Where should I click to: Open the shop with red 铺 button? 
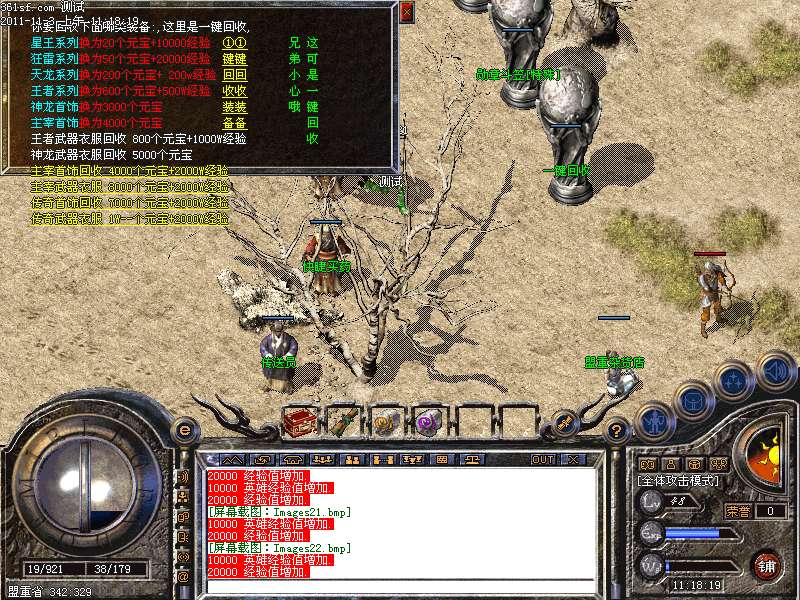[766, 565]
